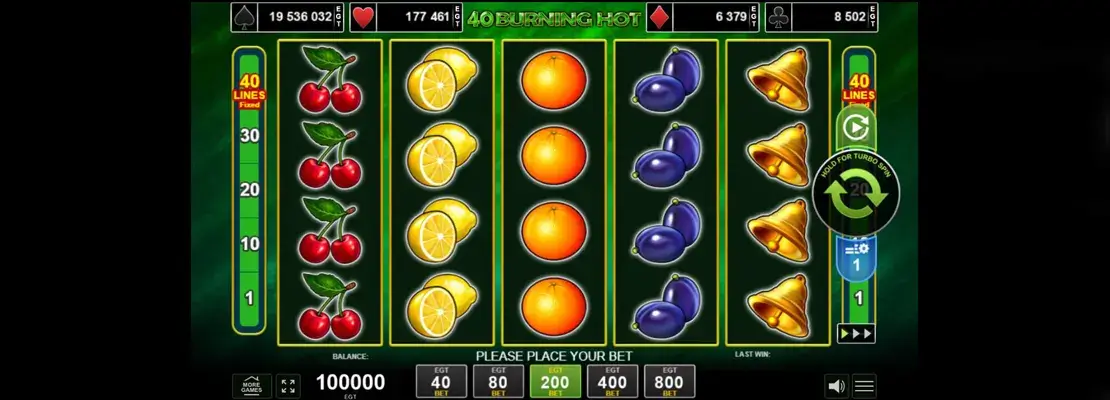Activate the triple-arrow fast forward button

pos(856,333)
